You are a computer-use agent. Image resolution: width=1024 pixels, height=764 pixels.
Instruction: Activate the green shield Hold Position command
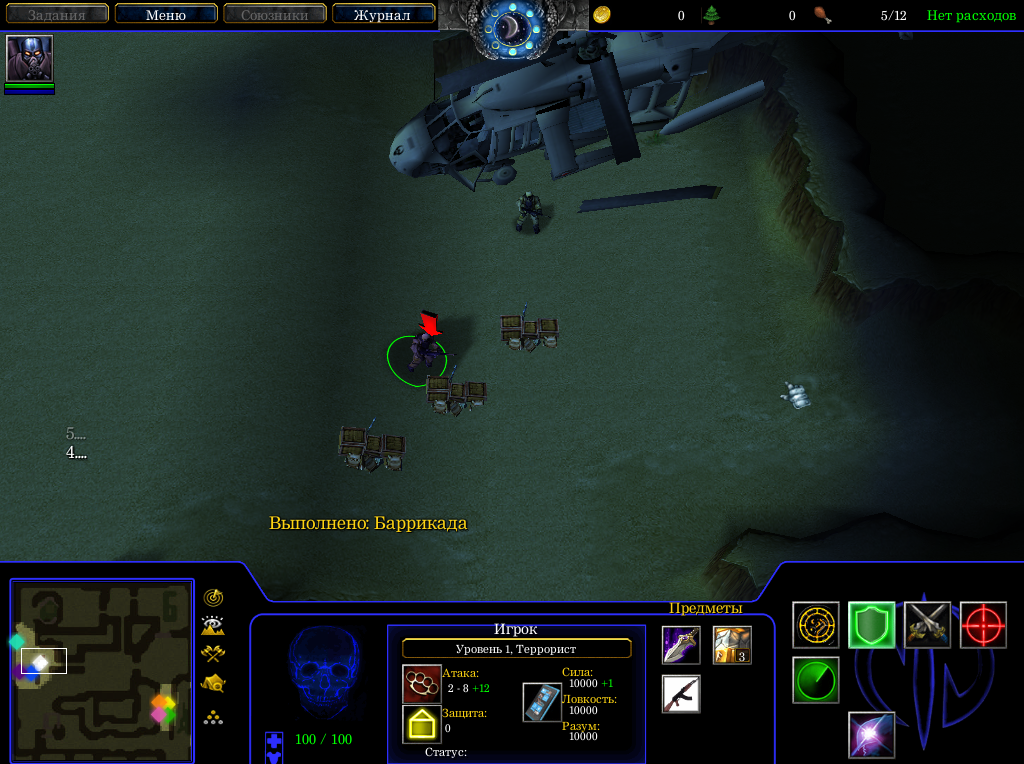point(871,625)
